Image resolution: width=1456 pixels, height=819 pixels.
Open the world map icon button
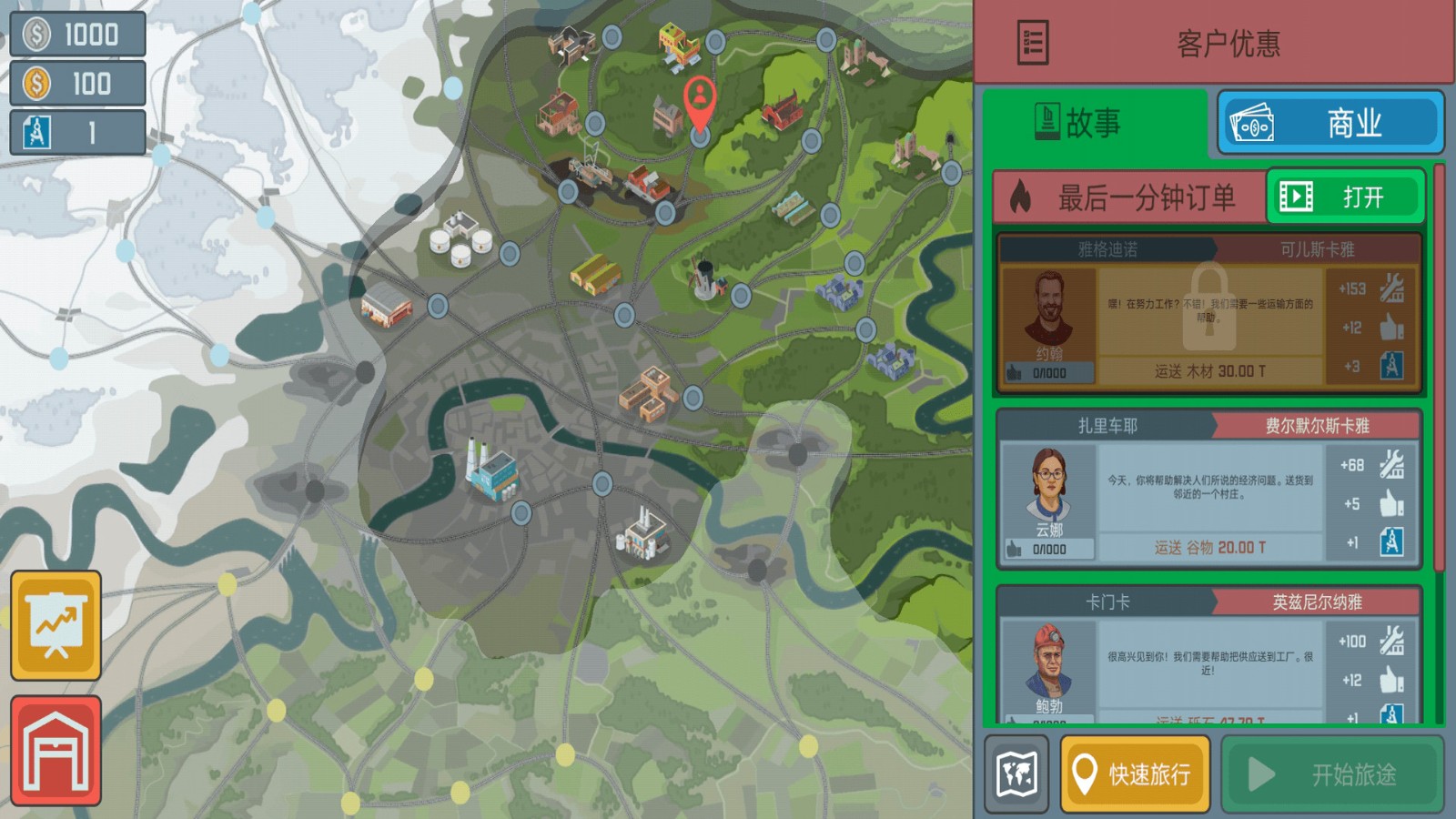coord(1016,774)
